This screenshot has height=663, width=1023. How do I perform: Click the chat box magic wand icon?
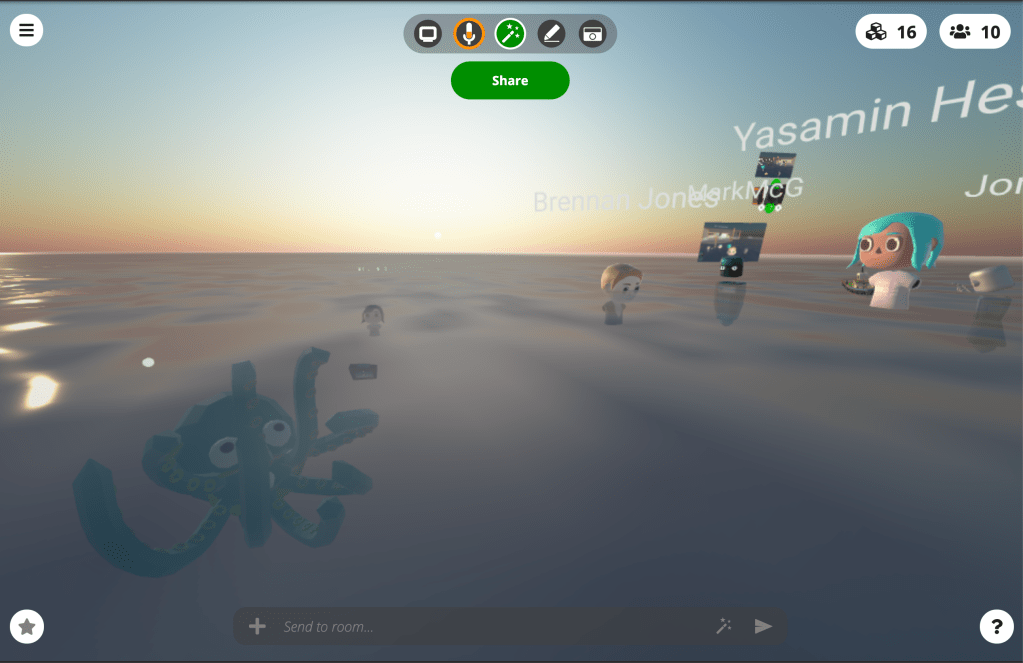[724, 627]
